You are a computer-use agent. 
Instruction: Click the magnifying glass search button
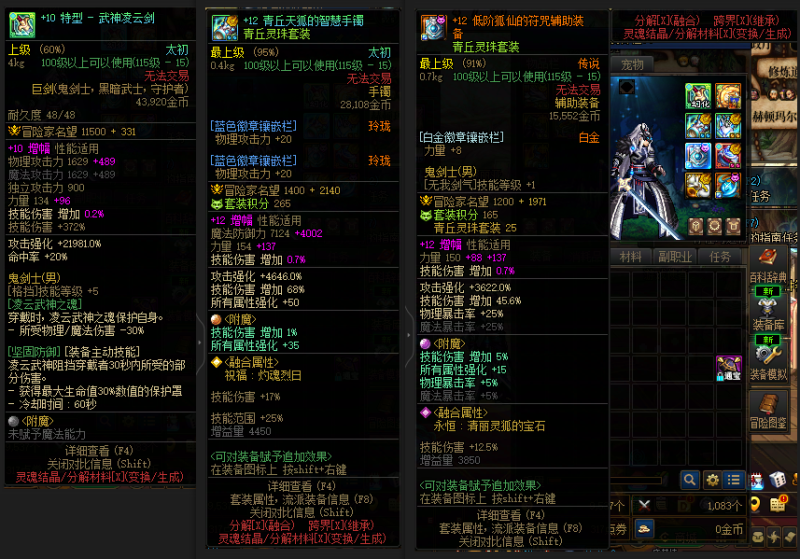tap(689, 480)
